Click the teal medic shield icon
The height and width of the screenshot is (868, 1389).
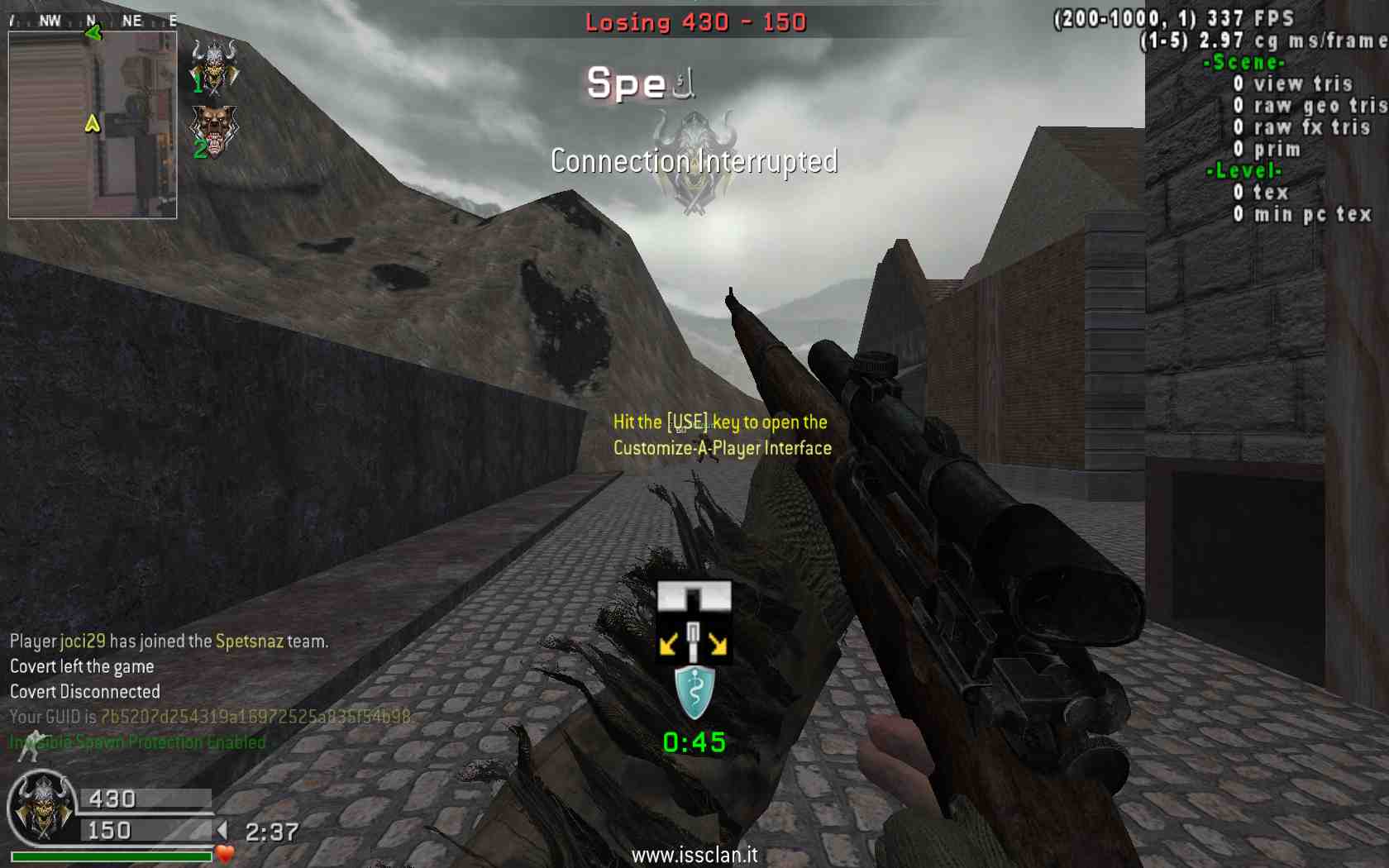pos(694,693)
